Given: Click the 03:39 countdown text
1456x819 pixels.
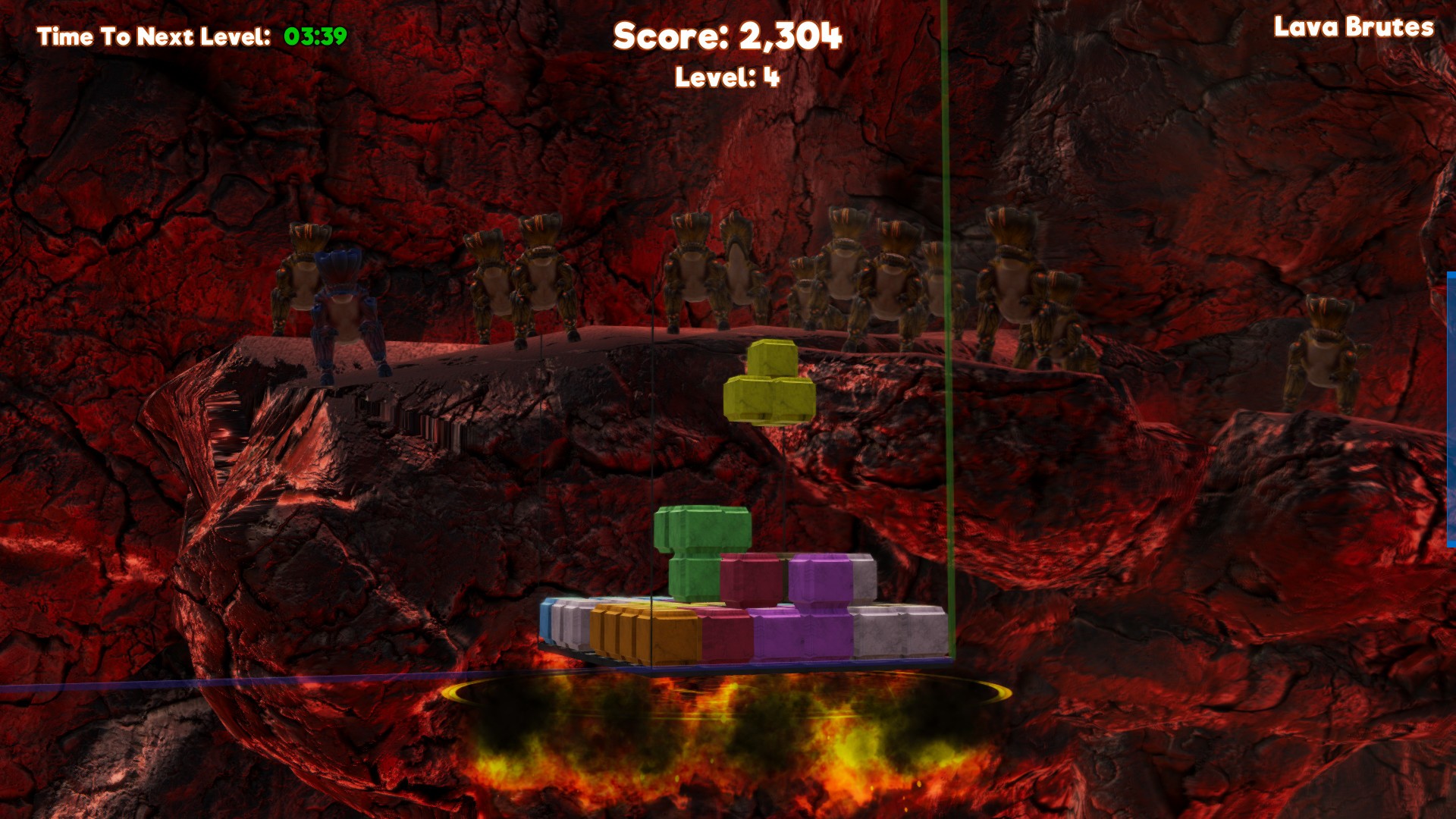Looking at the screenshot, I should [315, 34].
